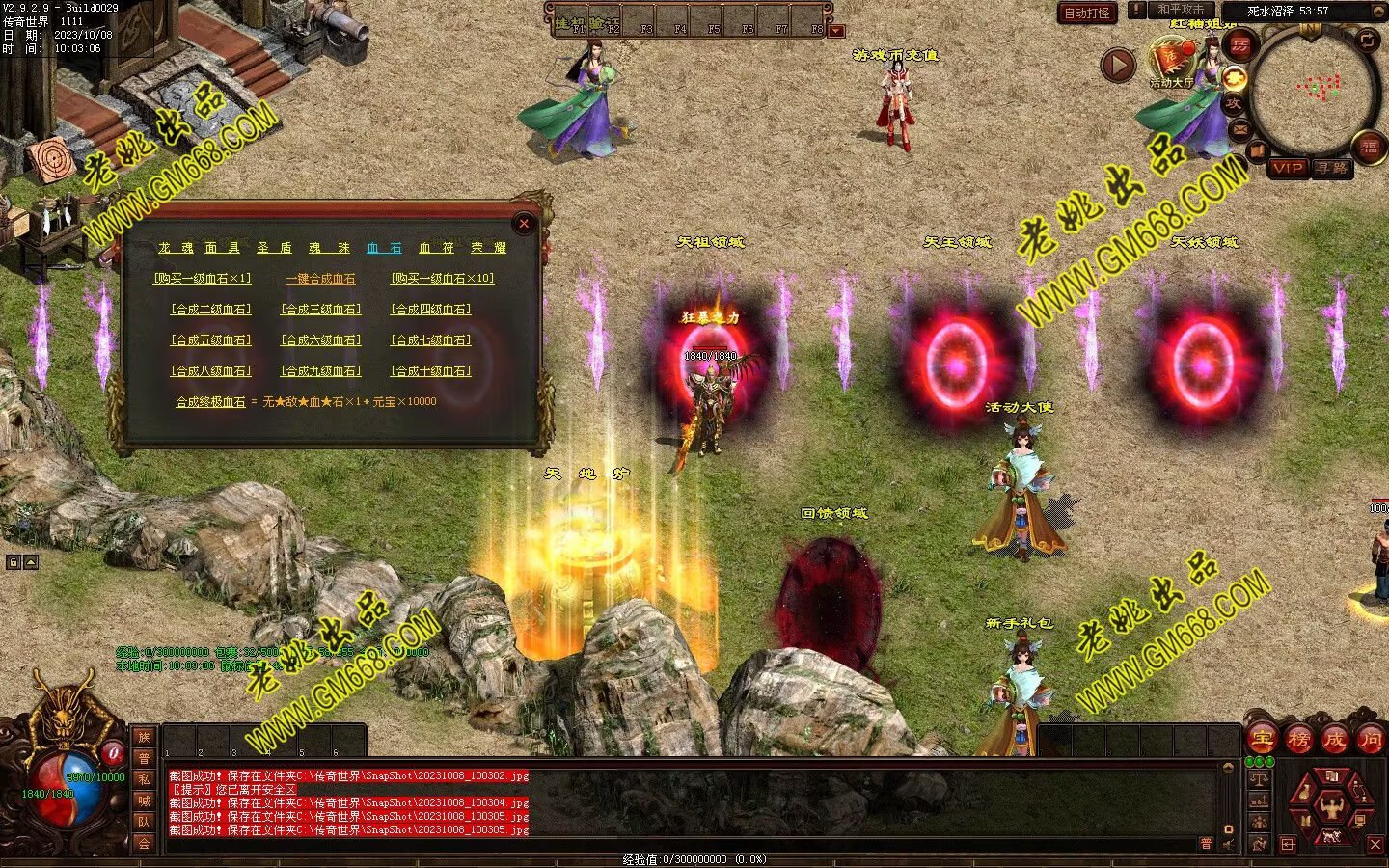
Task: Synthesize level-10 blood stone (合成十级血石)
Action: coord(430,371)
